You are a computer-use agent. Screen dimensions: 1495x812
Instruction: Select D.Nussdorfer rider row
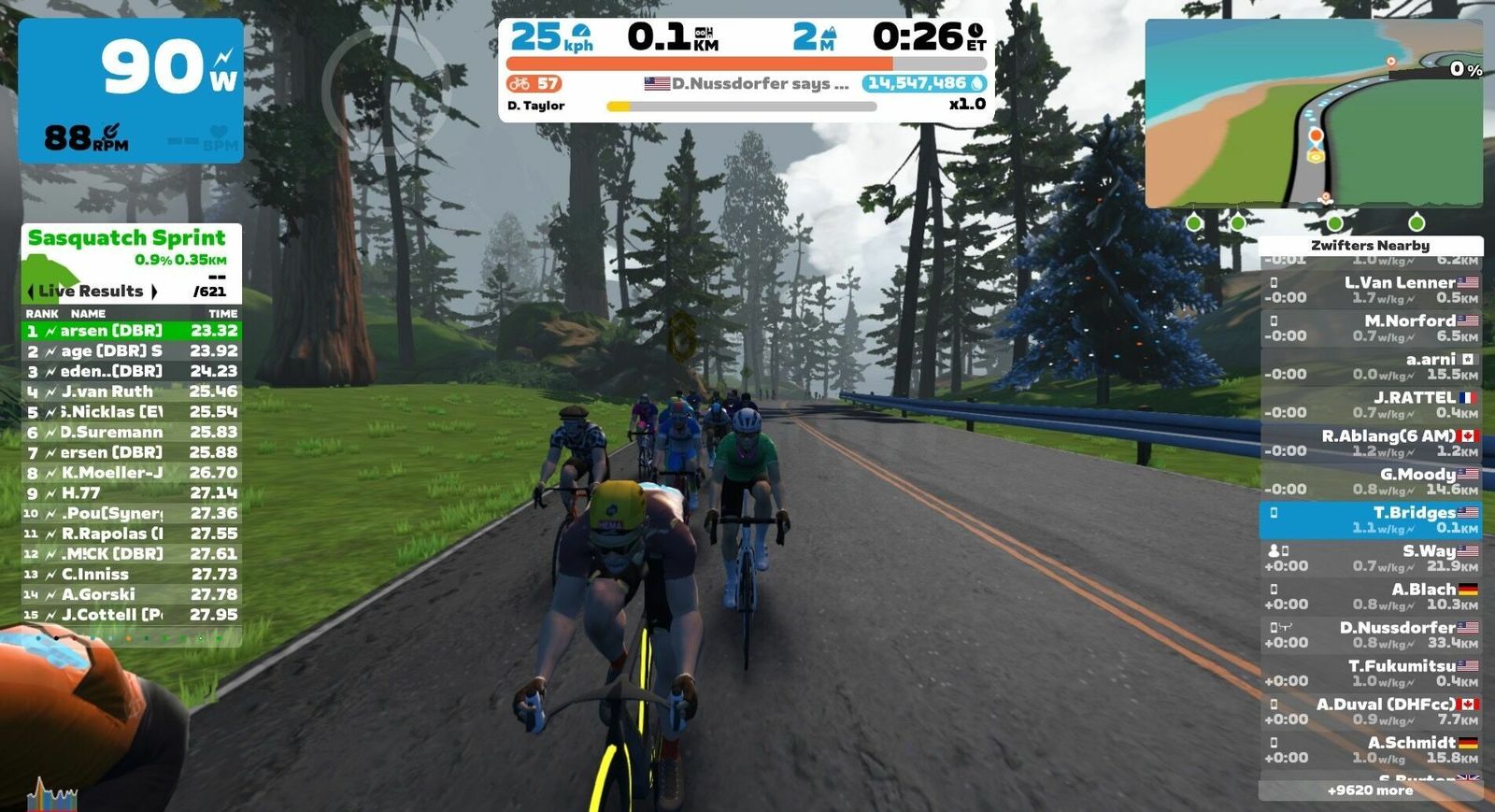(1370, 635)
